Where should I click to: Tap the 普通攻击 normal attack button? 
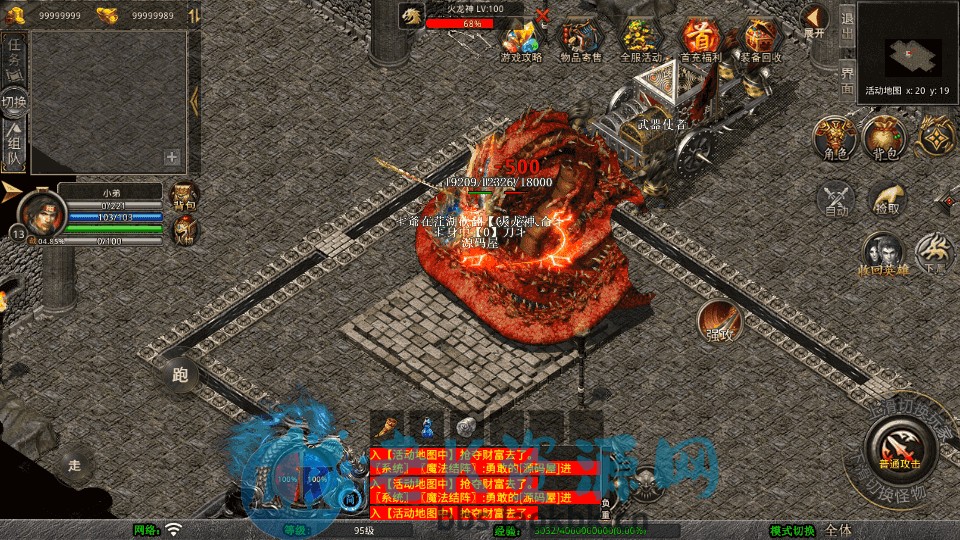pos(901,446)
